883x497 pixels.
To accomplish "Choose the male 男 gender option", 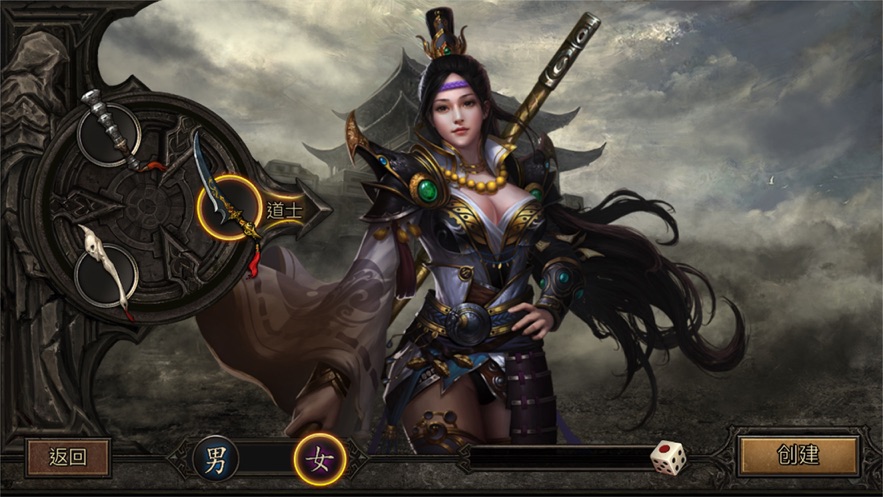I will (216, 460).
